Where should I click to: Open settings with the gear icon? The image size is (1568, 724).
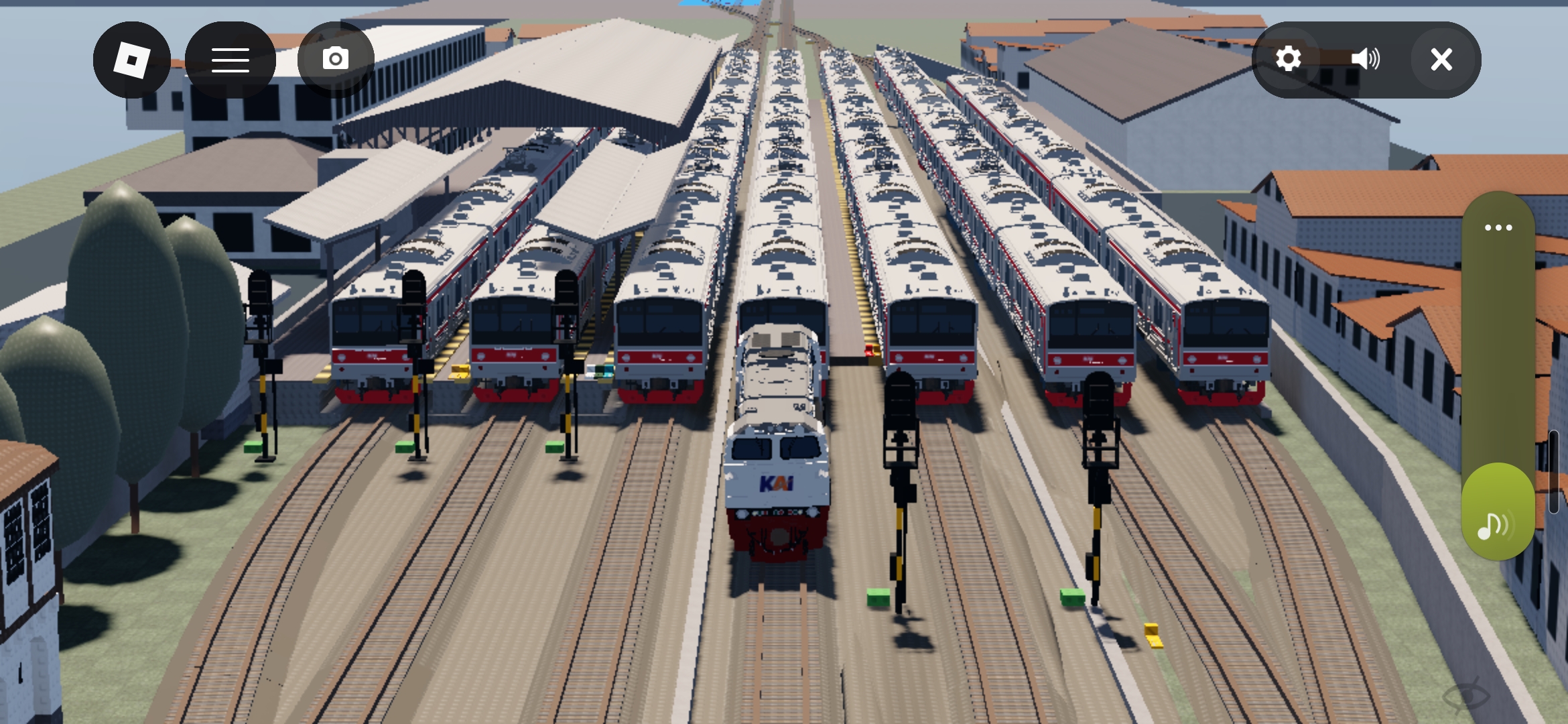click(1288, 60)
